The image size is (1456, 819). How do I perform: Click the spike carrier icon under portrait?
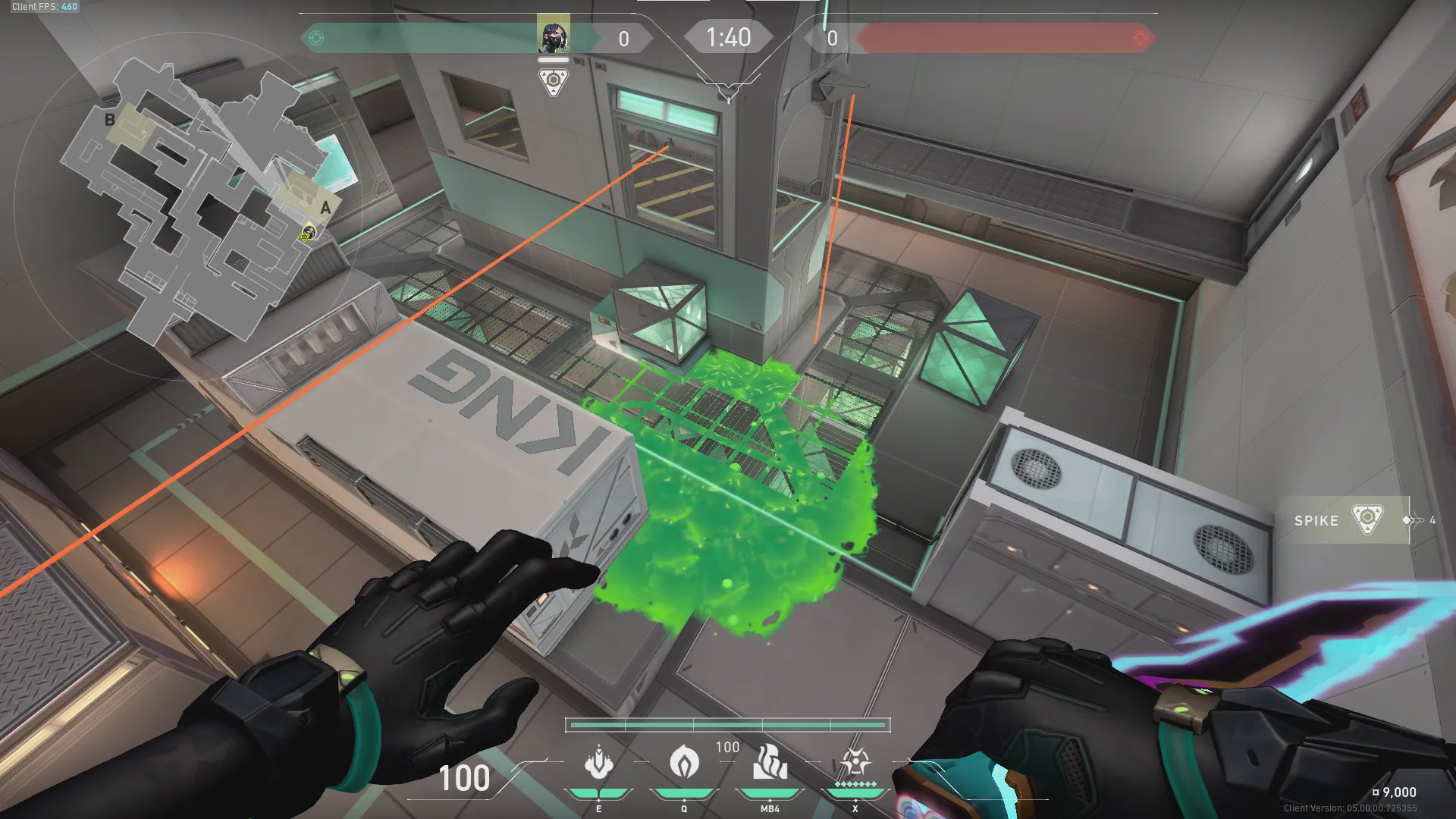coord(554,81)
